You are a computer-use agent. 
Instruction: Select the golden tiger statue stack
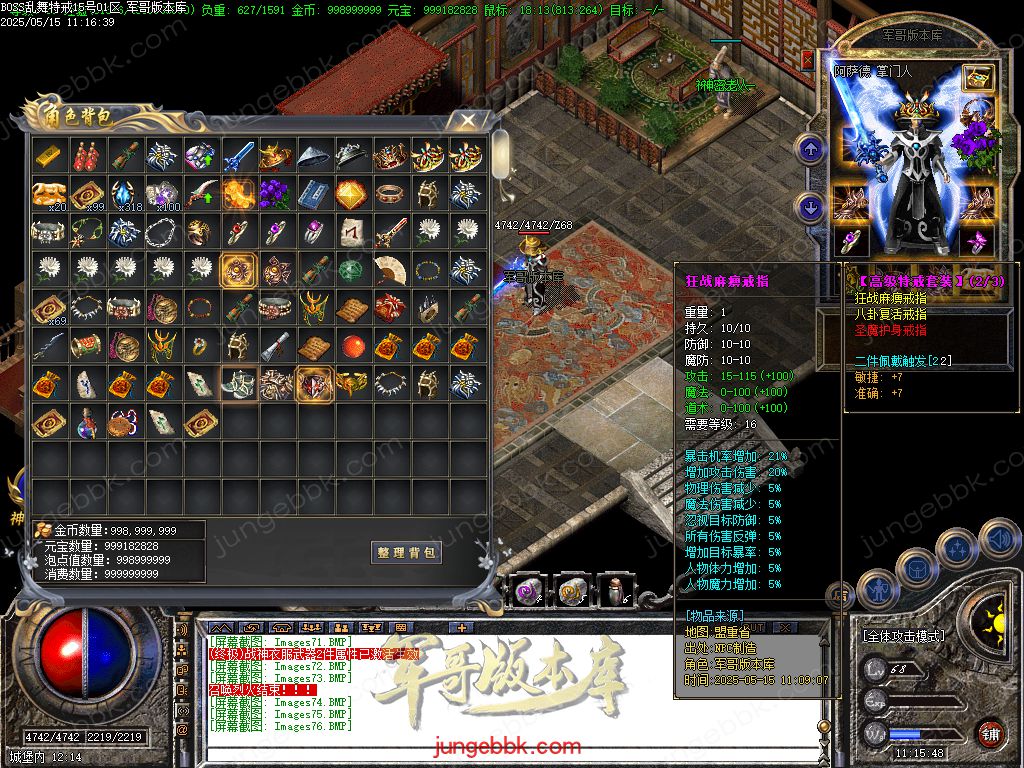point(49,194)
